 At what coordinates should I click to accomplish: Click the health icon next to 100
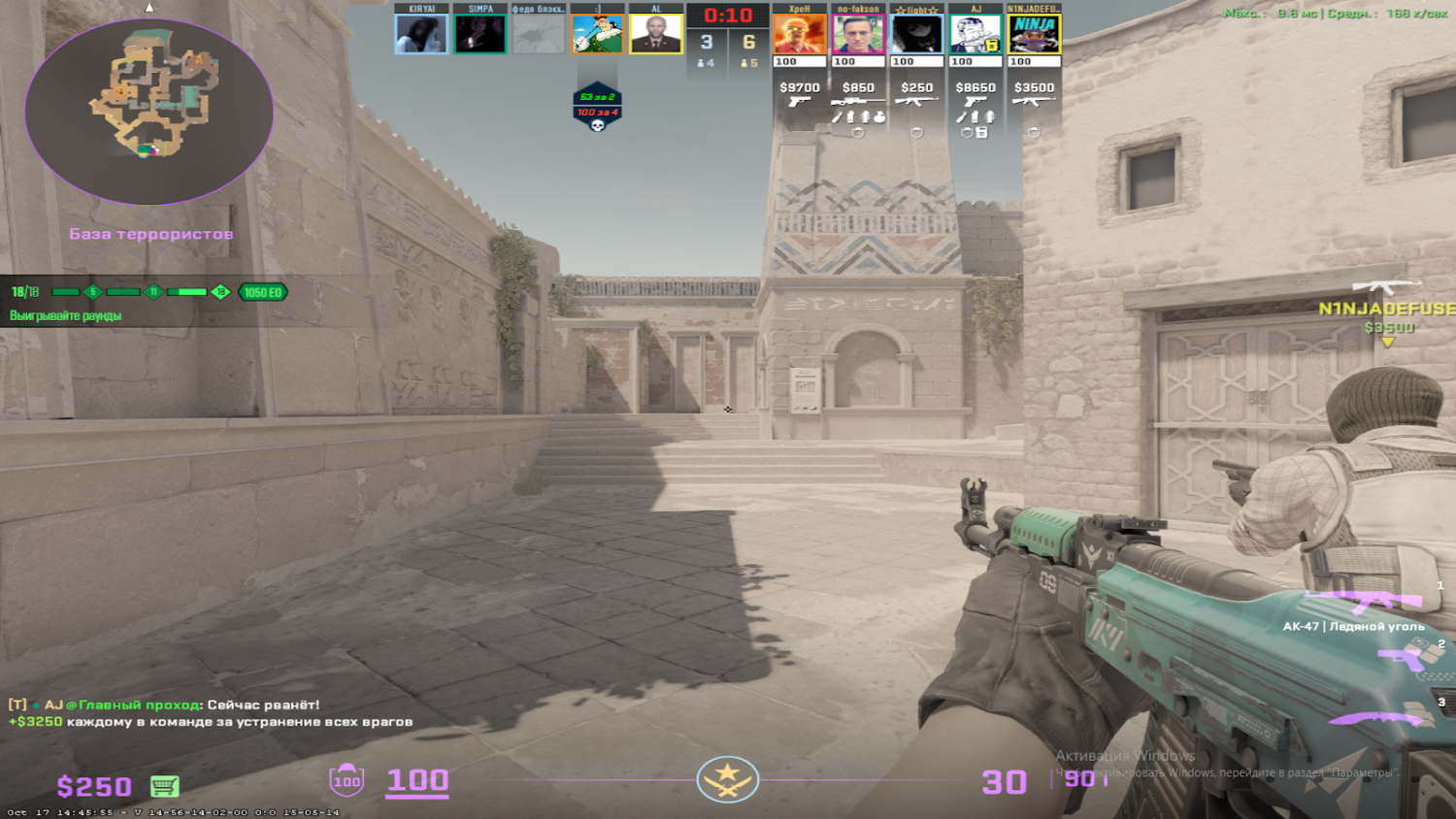point(346,780)
